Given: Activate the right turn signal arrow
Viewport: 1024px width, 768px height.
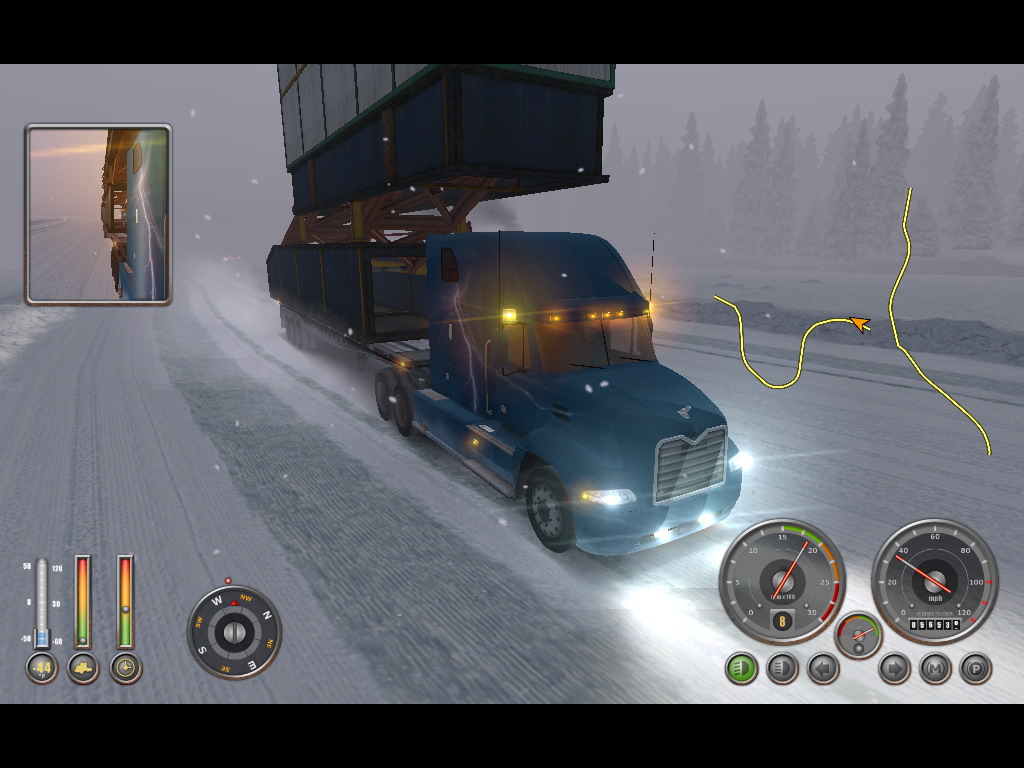Looking at the screenshot, I should click(894, 668).
